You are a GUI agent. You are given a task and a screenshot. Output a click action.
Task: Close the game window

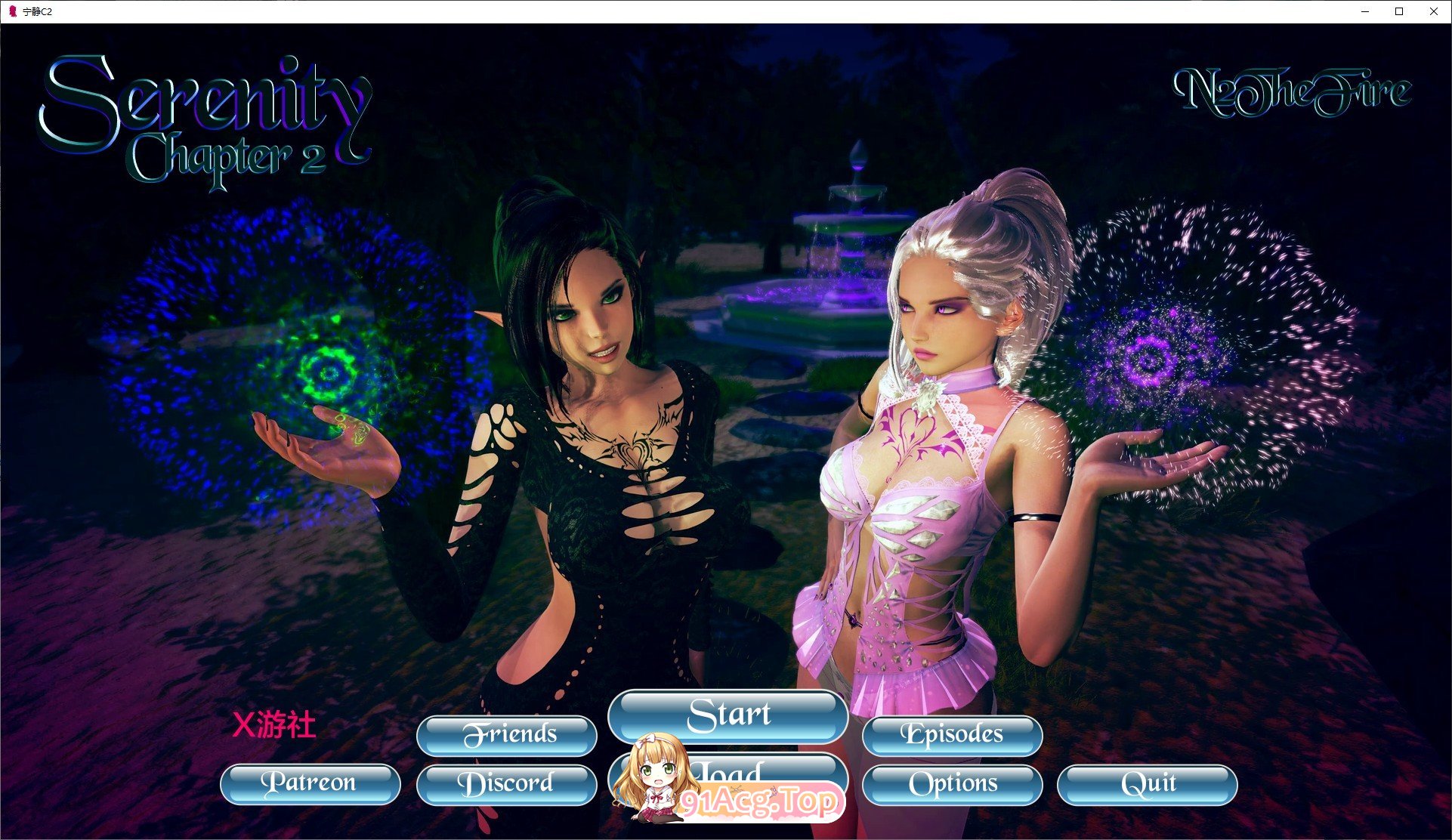[x=1433, y=11]
